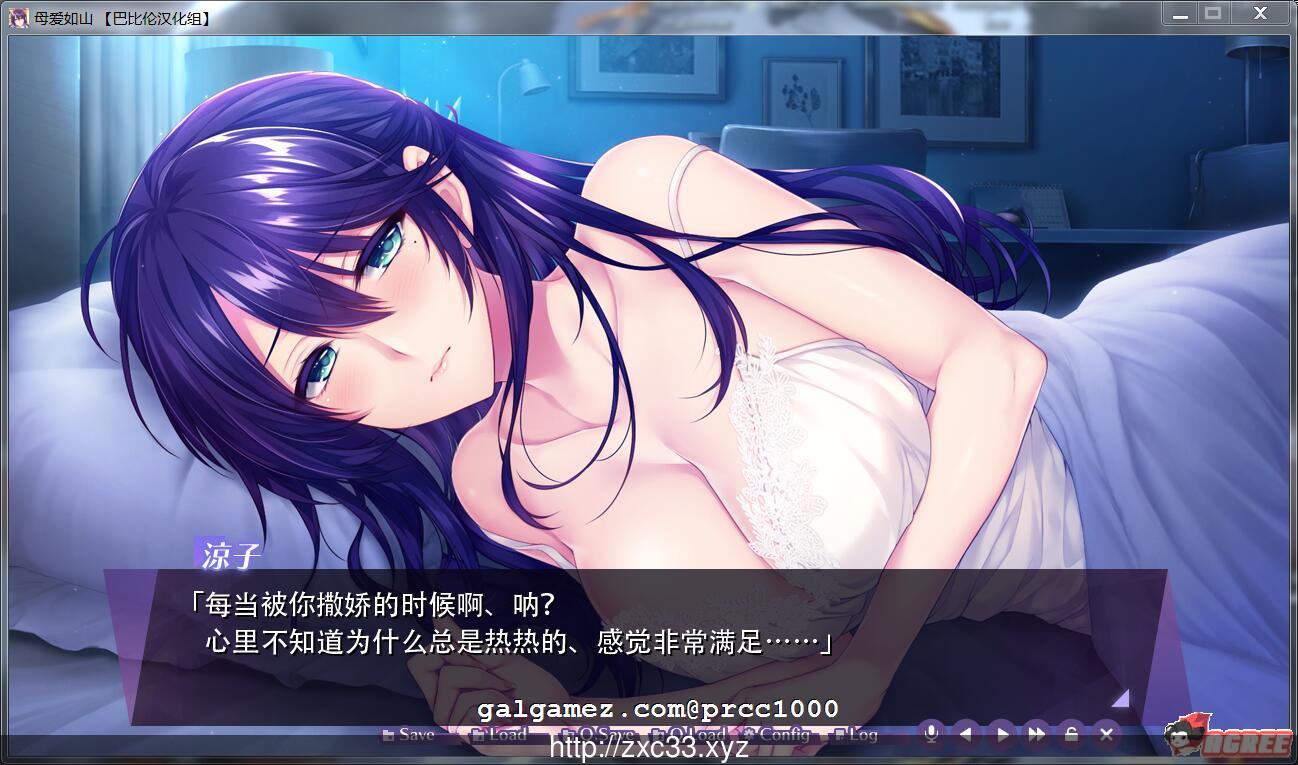Select the back arrow to review previous dialogue
The width and height of the screenshot is (1298, 765).
coord(965,734)
